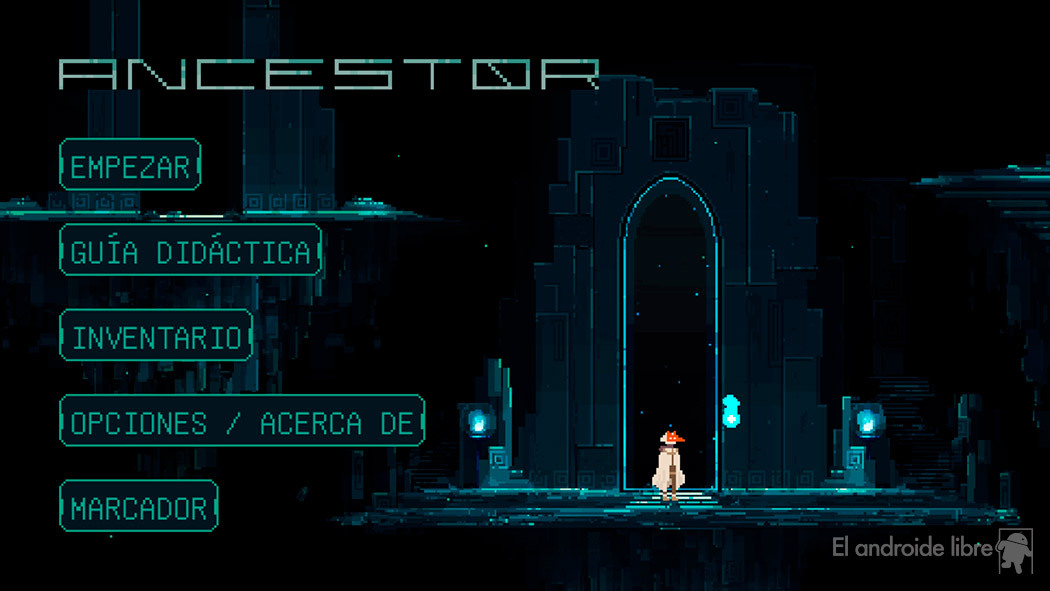The image size is (1050, 591).
Task: Open the GUÍA DIDÁCTICA tutorial
Action: (190, 251)
